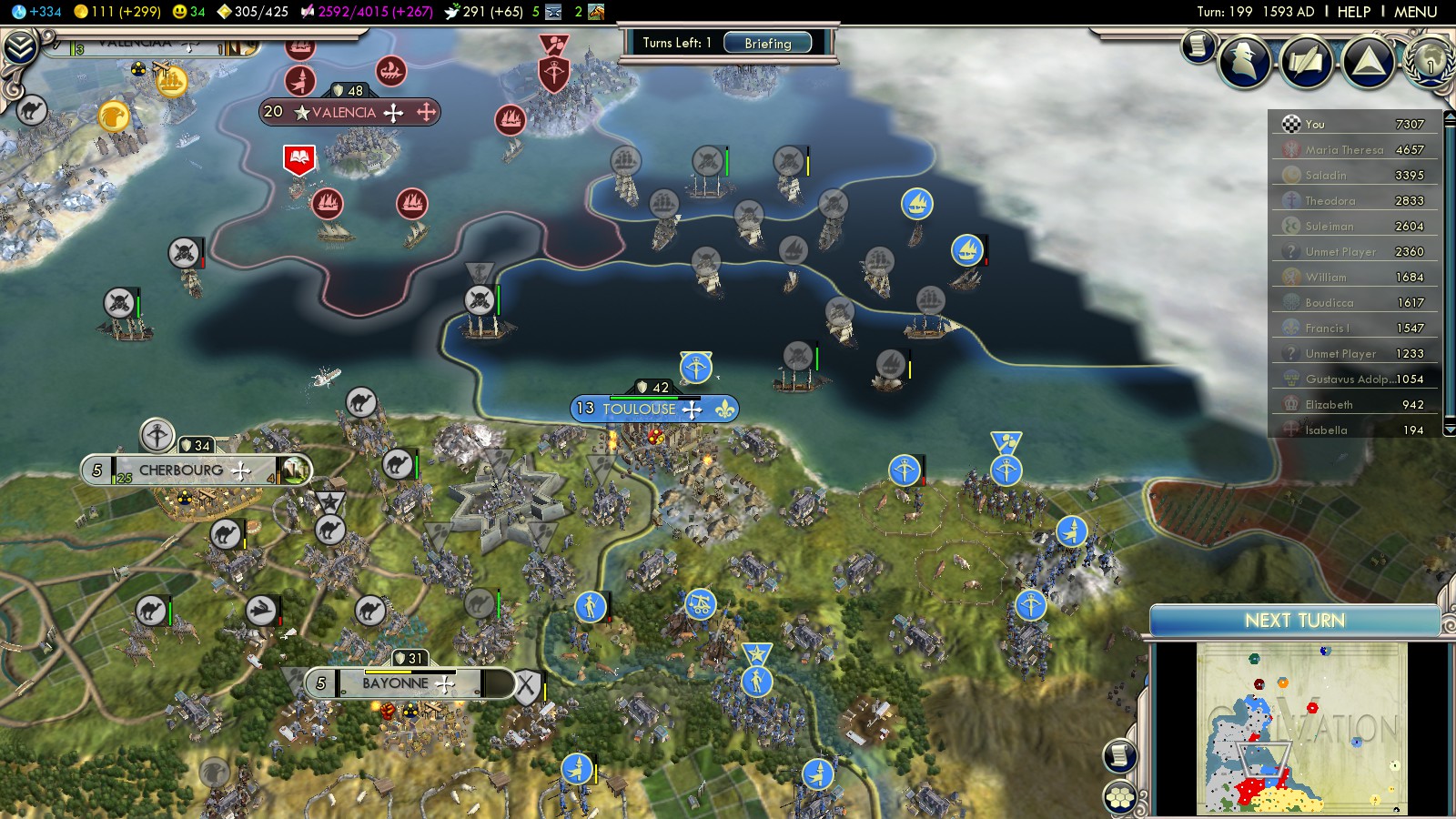The width and height of the screenshot is (1456, 819).
Task: Open the scroll icon beside the minimap
Action: coord(1120,755)
